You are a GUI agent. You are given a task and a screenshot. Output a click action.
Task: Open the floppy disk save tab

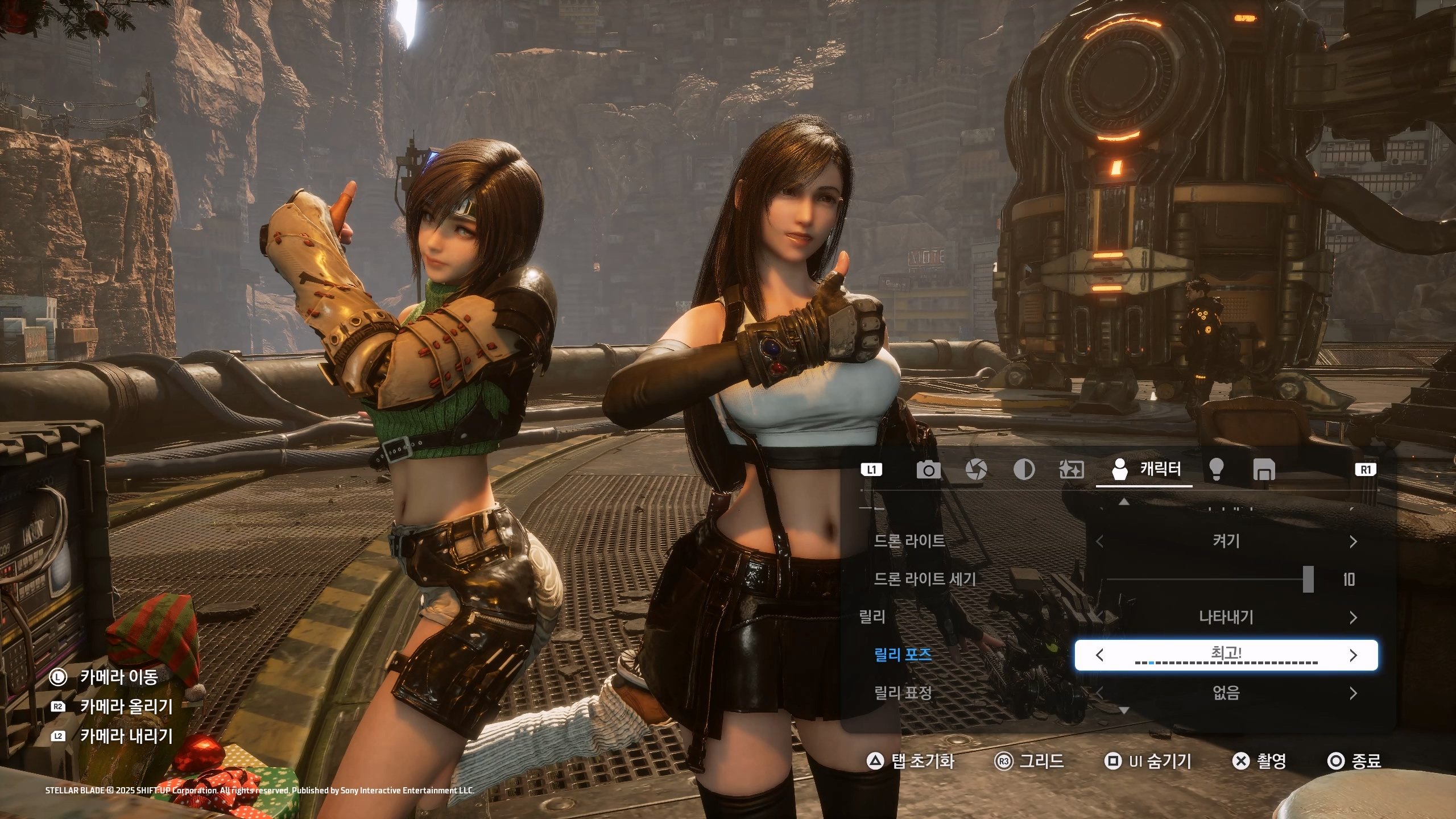[1264, 470]
